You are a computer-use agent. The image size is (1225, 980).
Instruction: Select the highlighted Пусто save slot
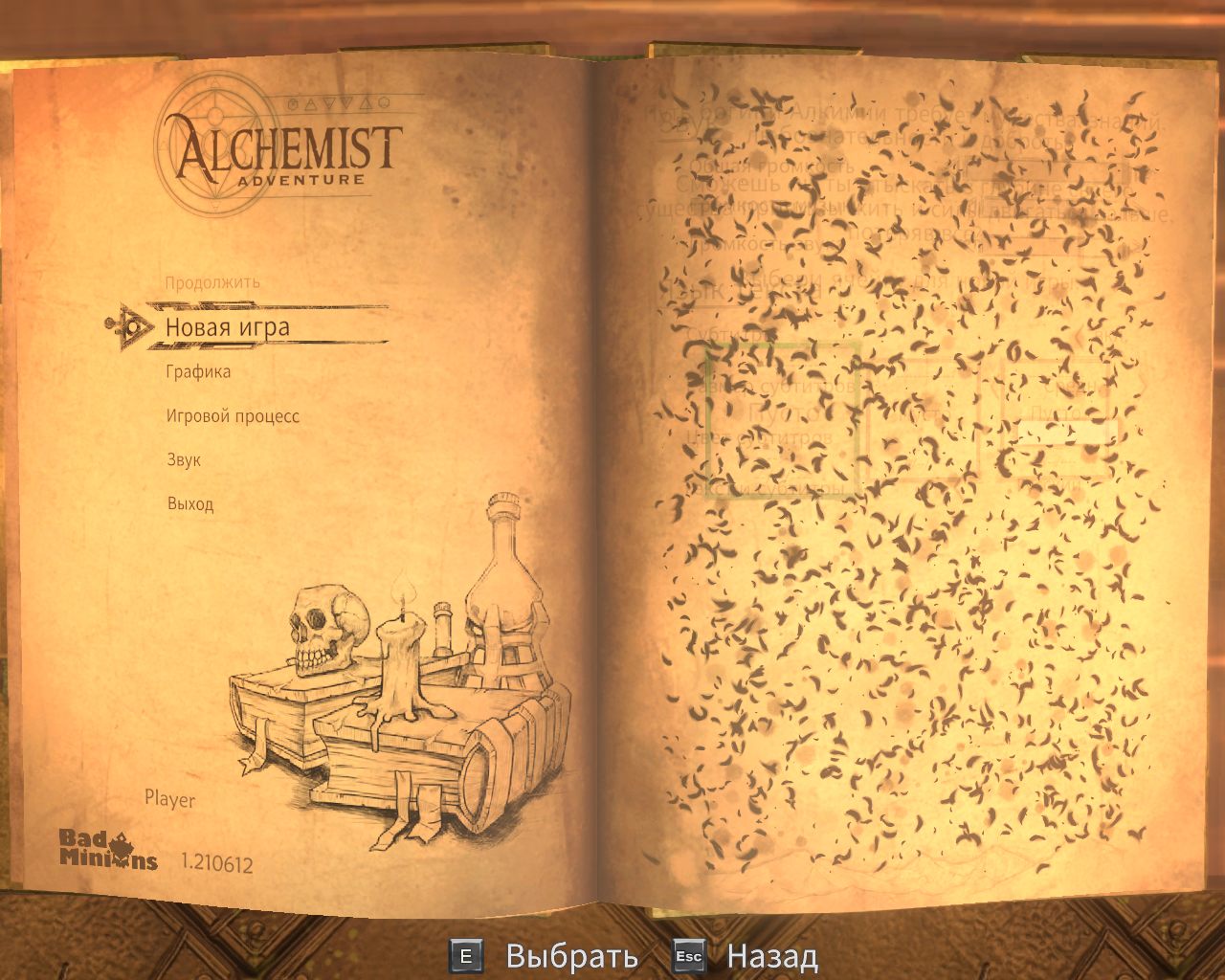[780, 413]
